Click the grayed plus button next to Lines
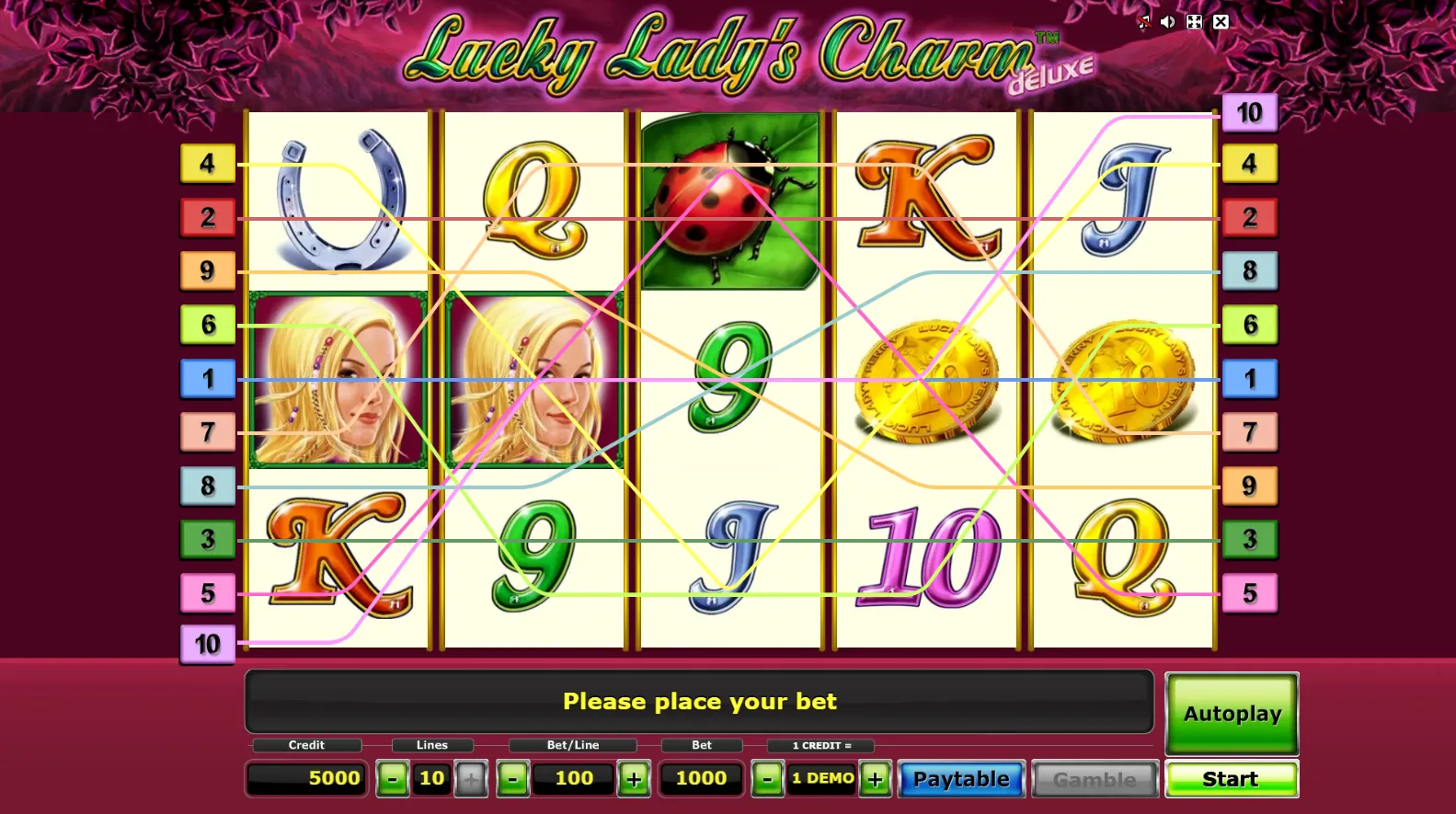 pos(471,778)
